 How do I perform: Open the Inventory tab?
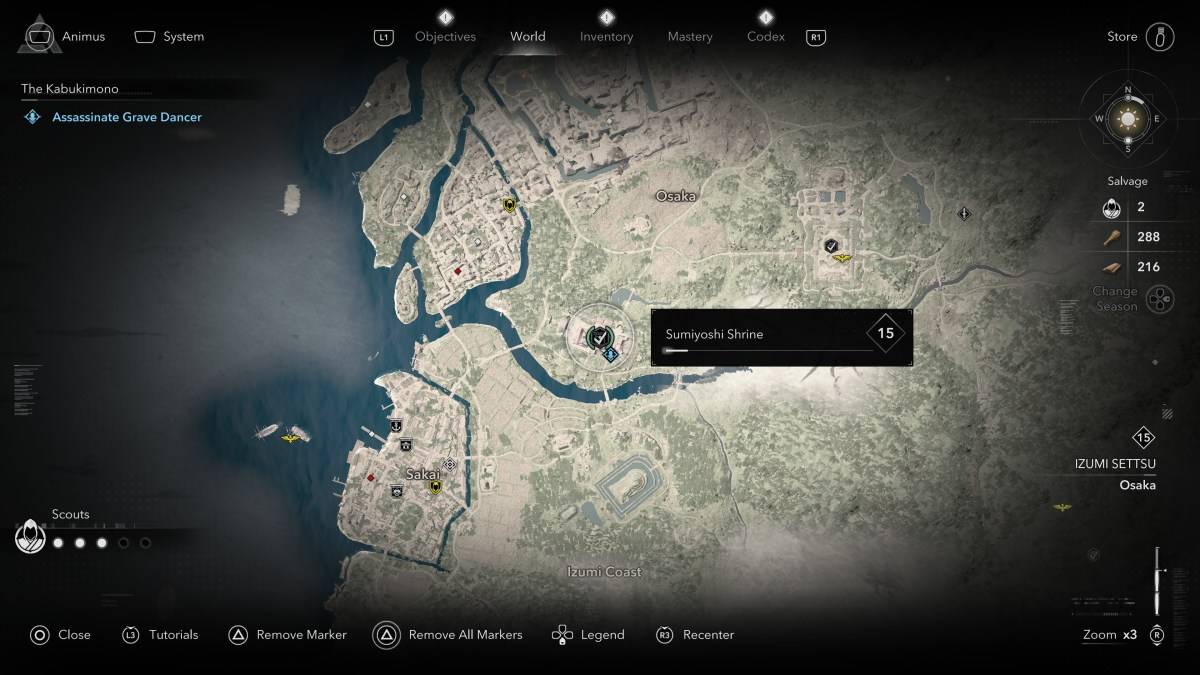pos(606,37)
